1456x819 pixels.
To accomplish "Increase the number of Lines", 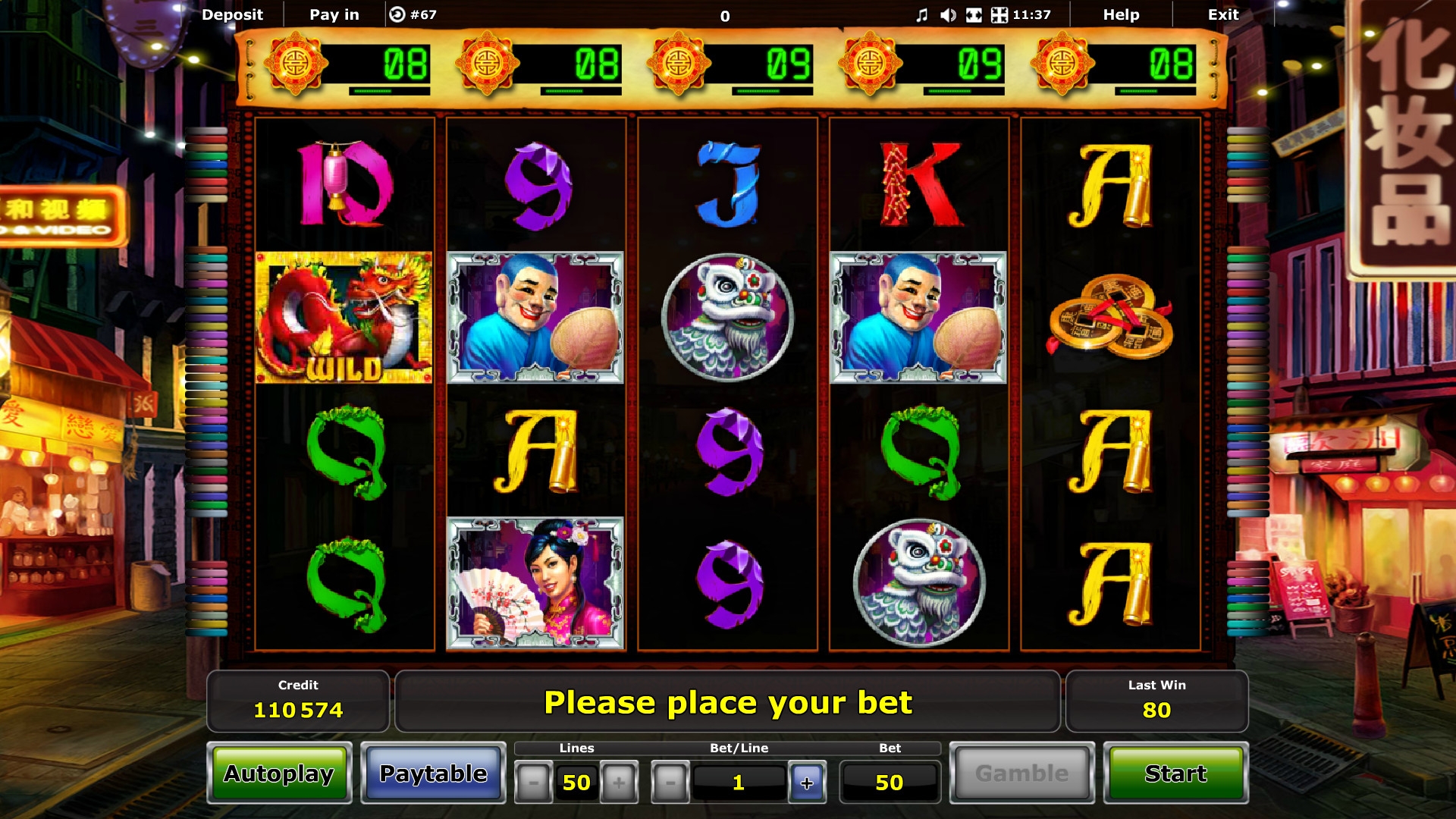I will (619, 783).
